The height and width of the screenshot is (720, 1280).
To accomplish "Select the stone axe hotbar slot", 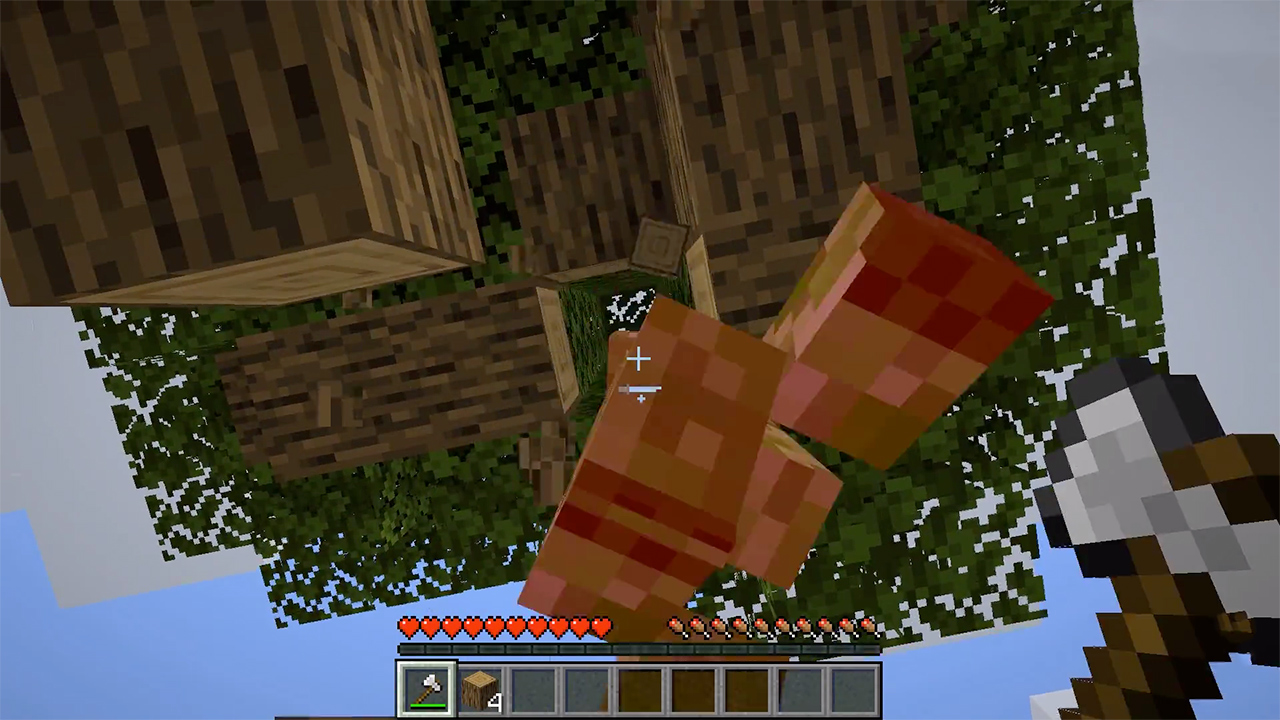I will (427, 689).
